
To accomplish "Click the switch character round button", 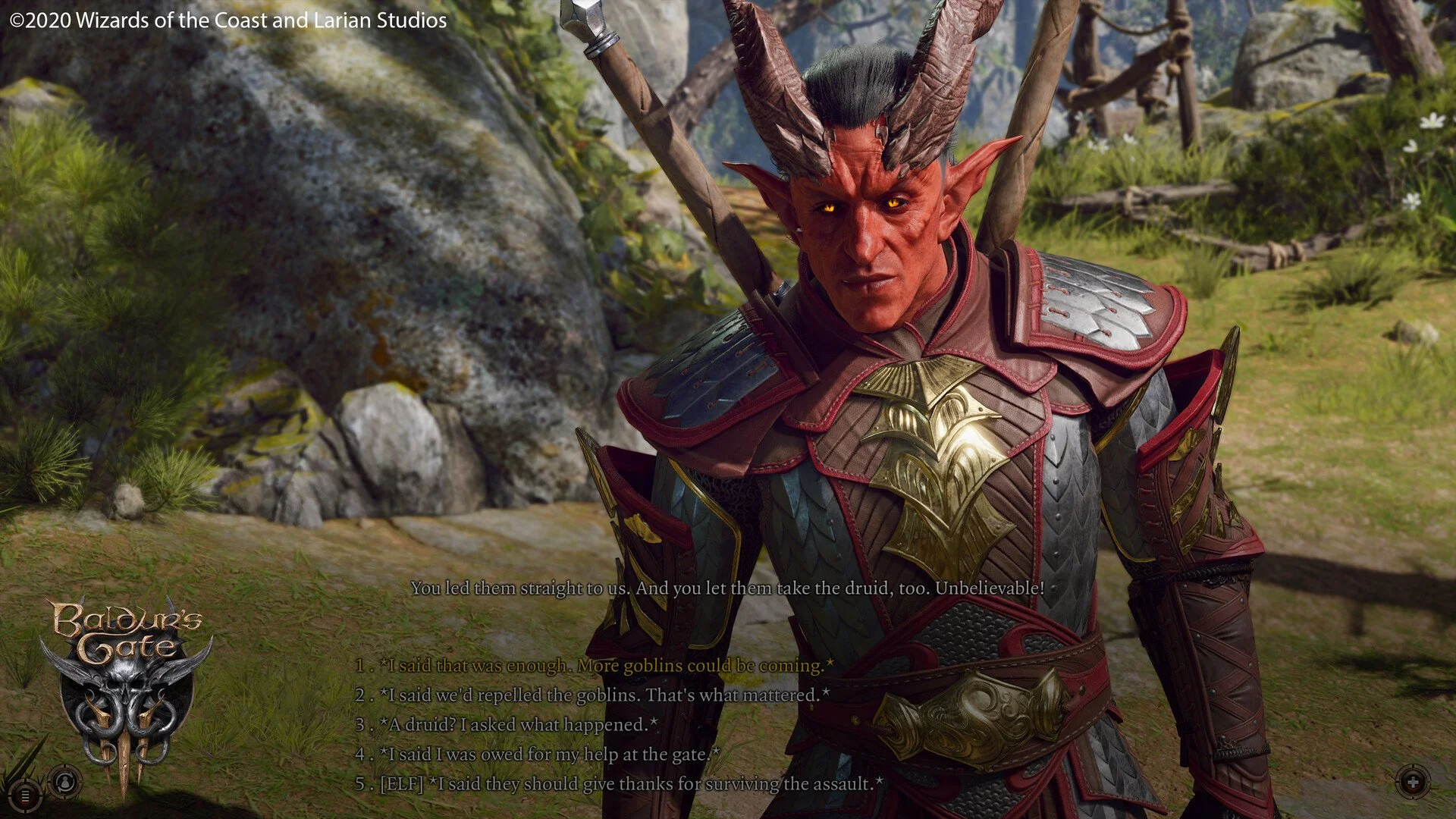I will 66,782.
